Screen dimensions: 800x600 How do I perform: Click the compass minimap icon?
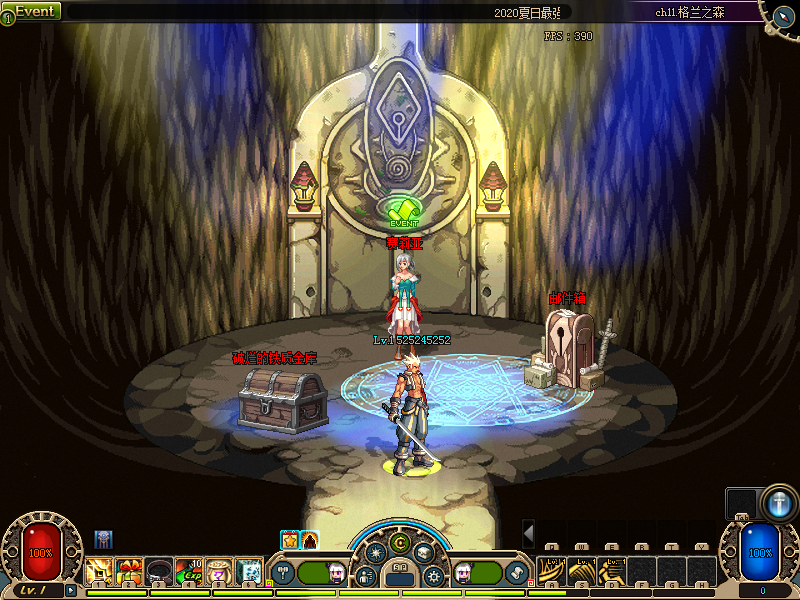[x=782, y=13]
